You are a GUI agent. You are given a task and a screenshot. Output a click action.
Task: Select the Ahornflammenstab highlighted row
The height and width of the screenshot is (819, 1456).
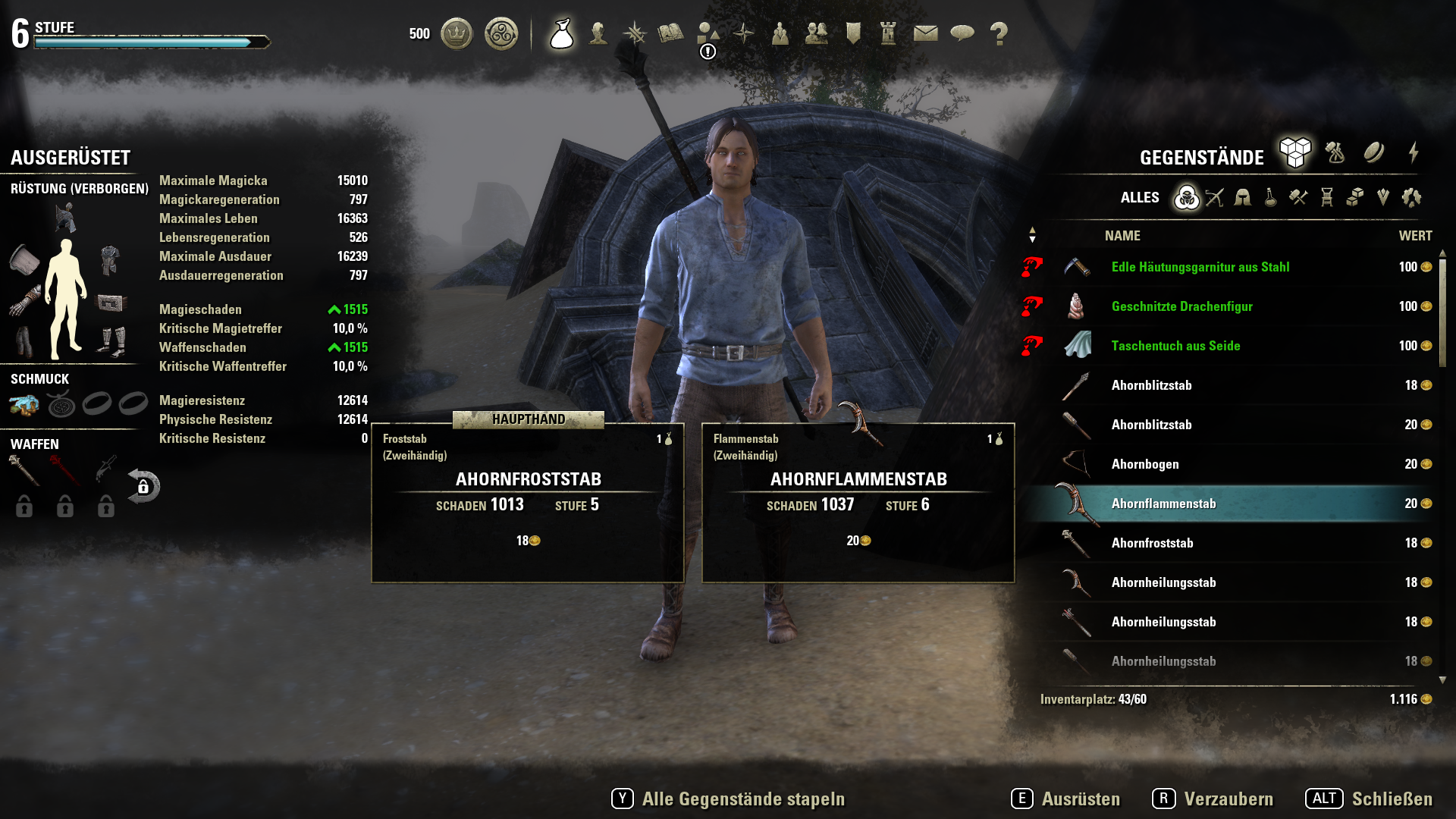pyautogui.click(x=1163, y=504)
